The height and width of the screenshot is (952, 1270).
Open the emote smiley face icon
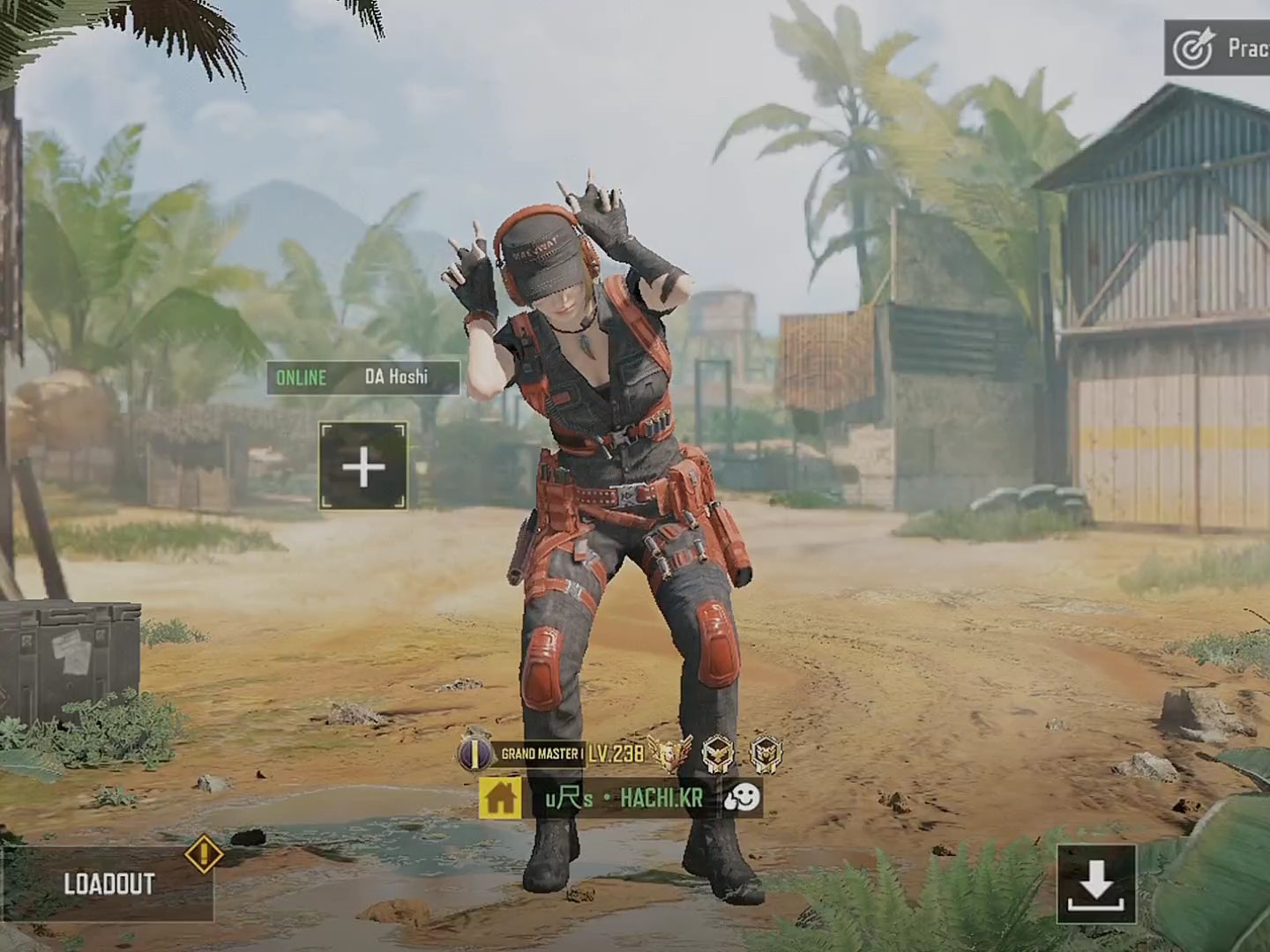click(742, 799)
